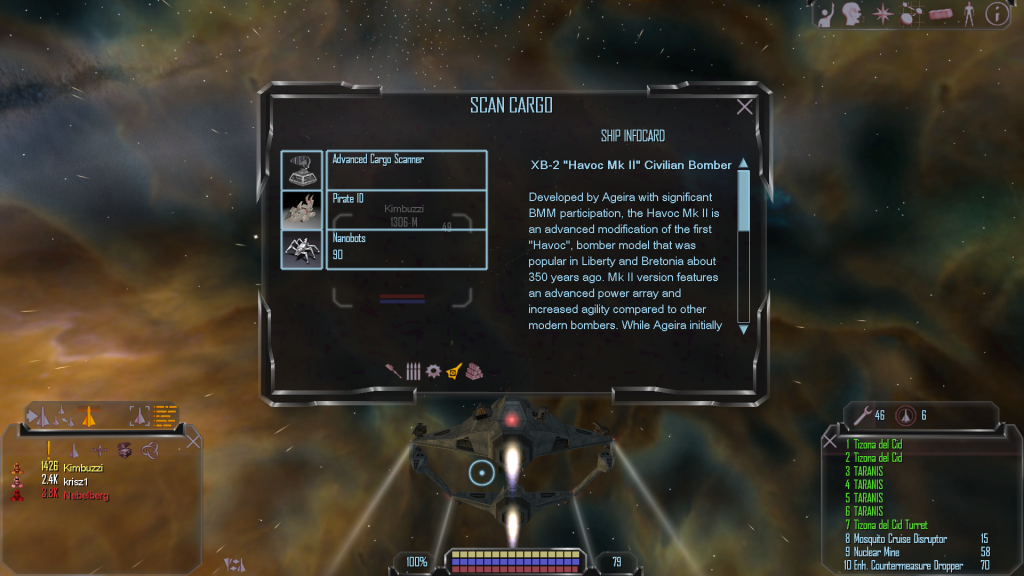Target krisz1 in the contact list
The width and height of the screenshot is (1024, 576).
click(x=78, y=481)
